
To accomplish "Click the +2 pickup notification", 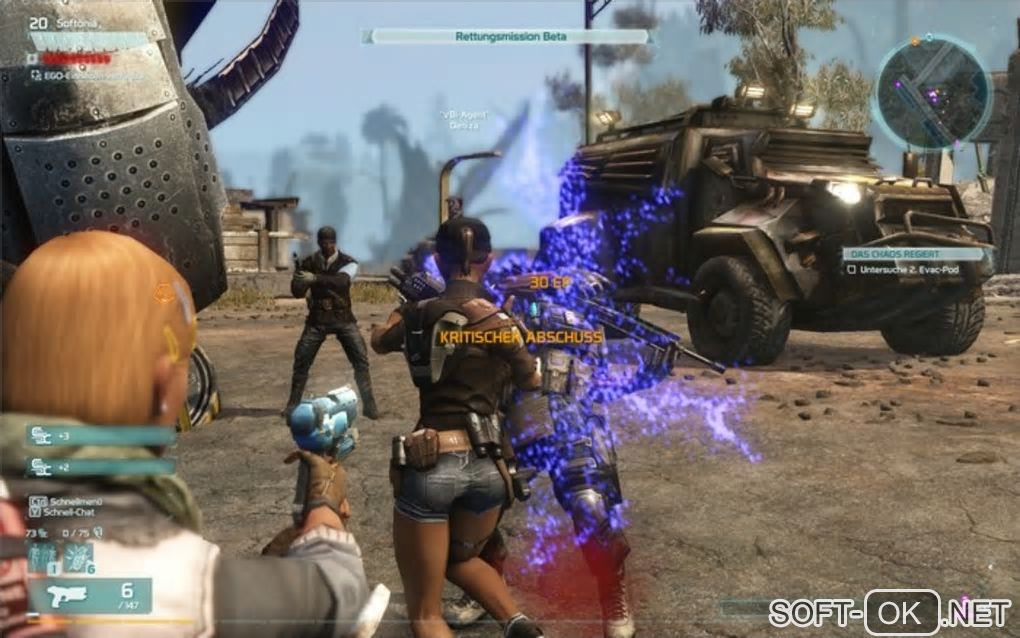I will pos(100,466).
